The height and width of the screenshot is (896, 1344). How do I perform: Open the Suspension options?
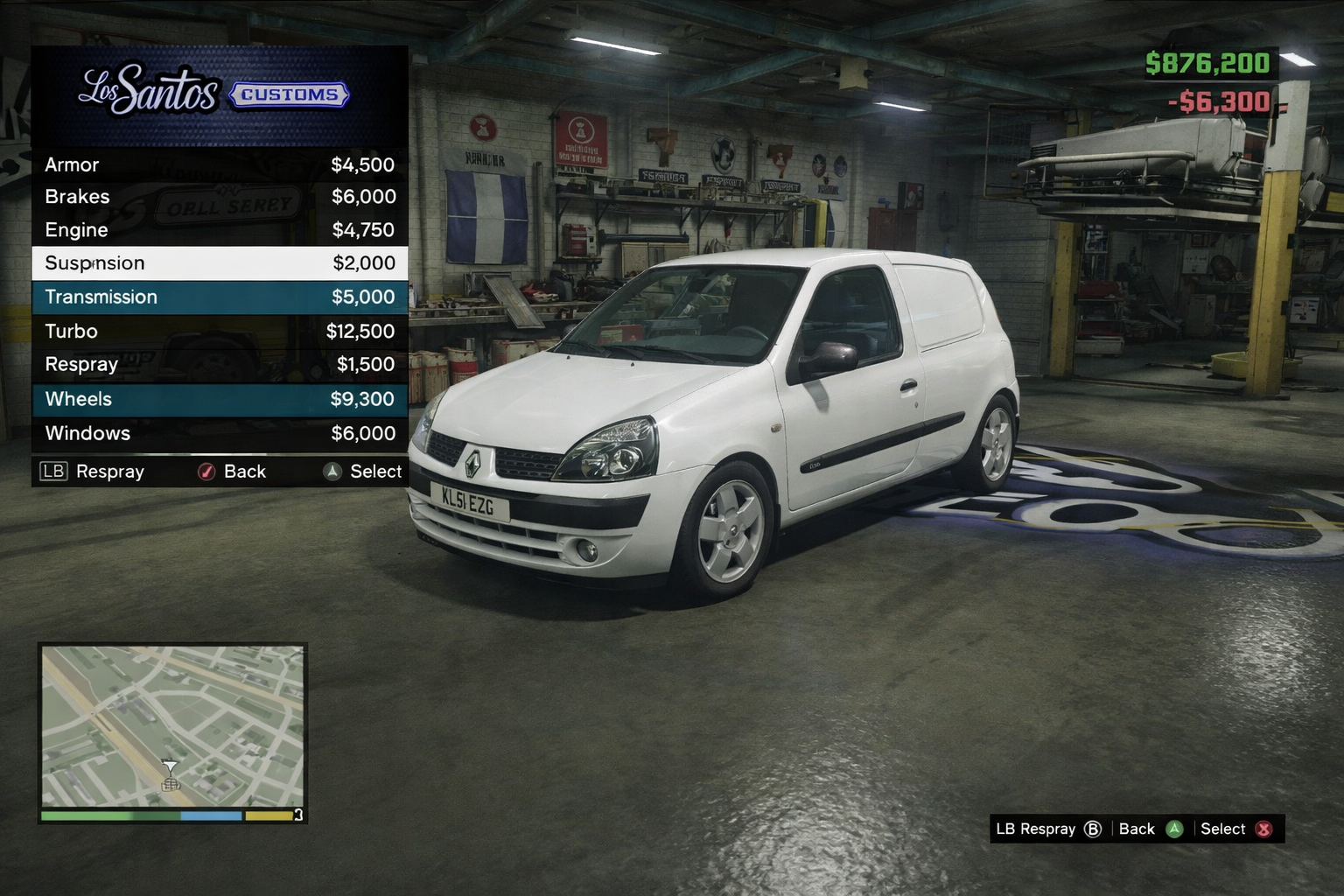click(x=219, y=263)
